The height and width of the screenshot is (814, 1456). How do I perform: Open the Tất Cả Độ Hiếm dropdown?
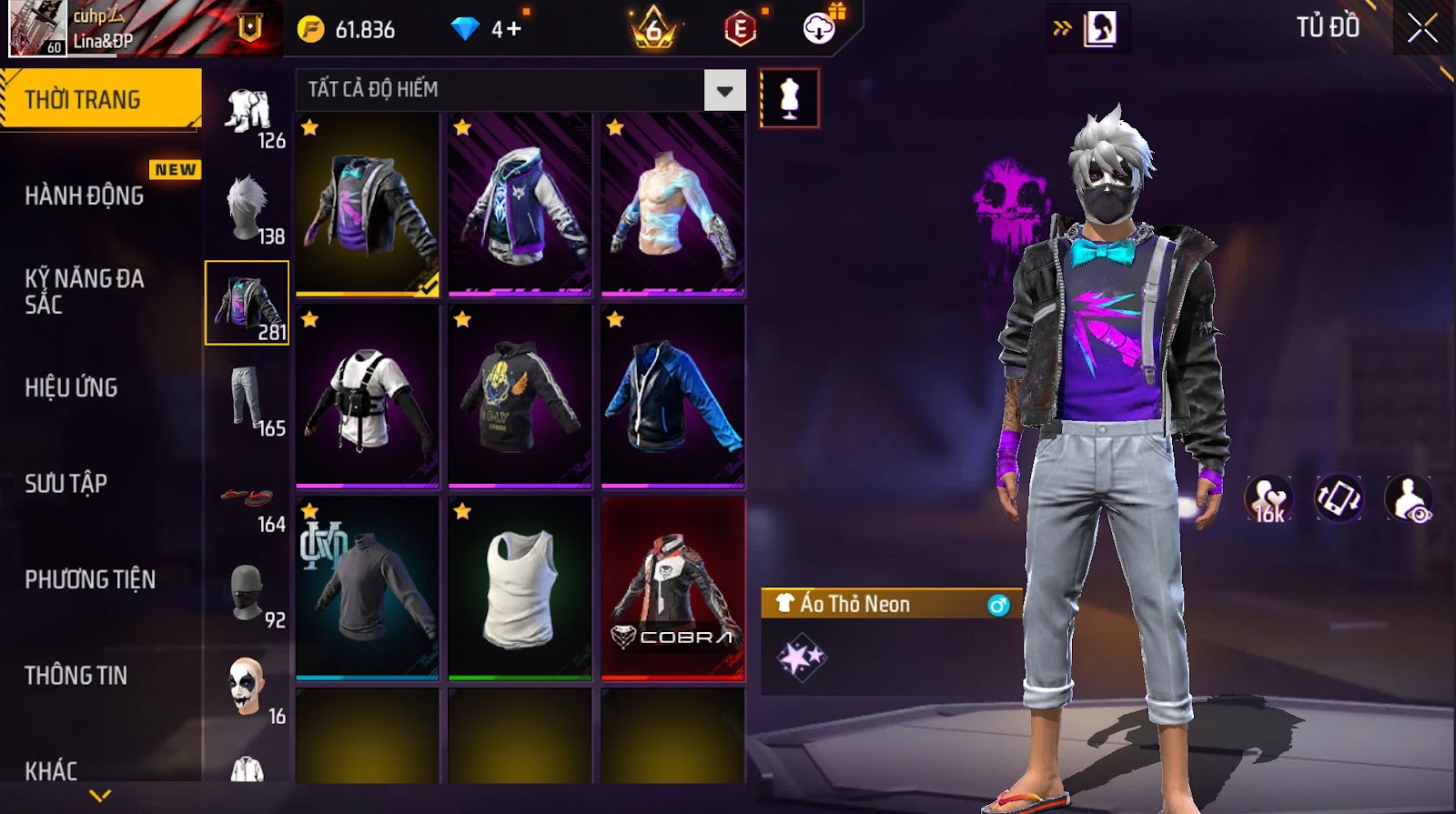[x=724, y=90]
